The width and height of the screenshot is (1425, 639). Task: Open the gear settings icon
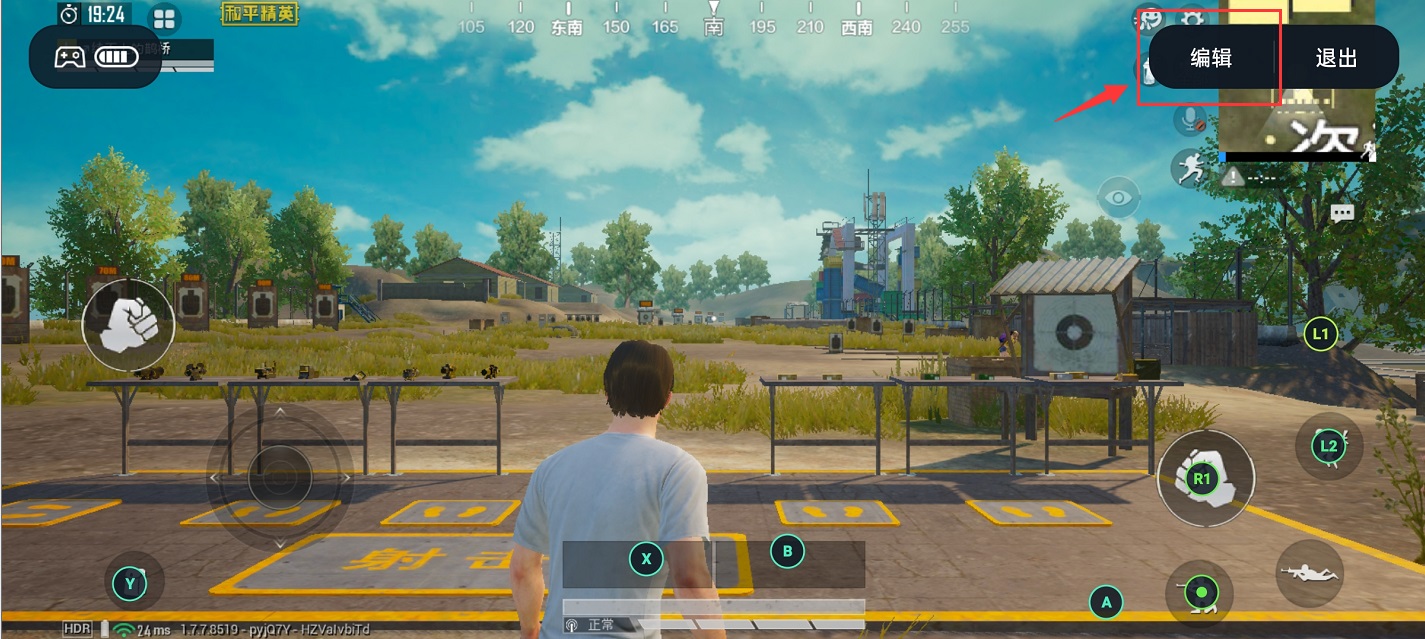(1192, 18)
